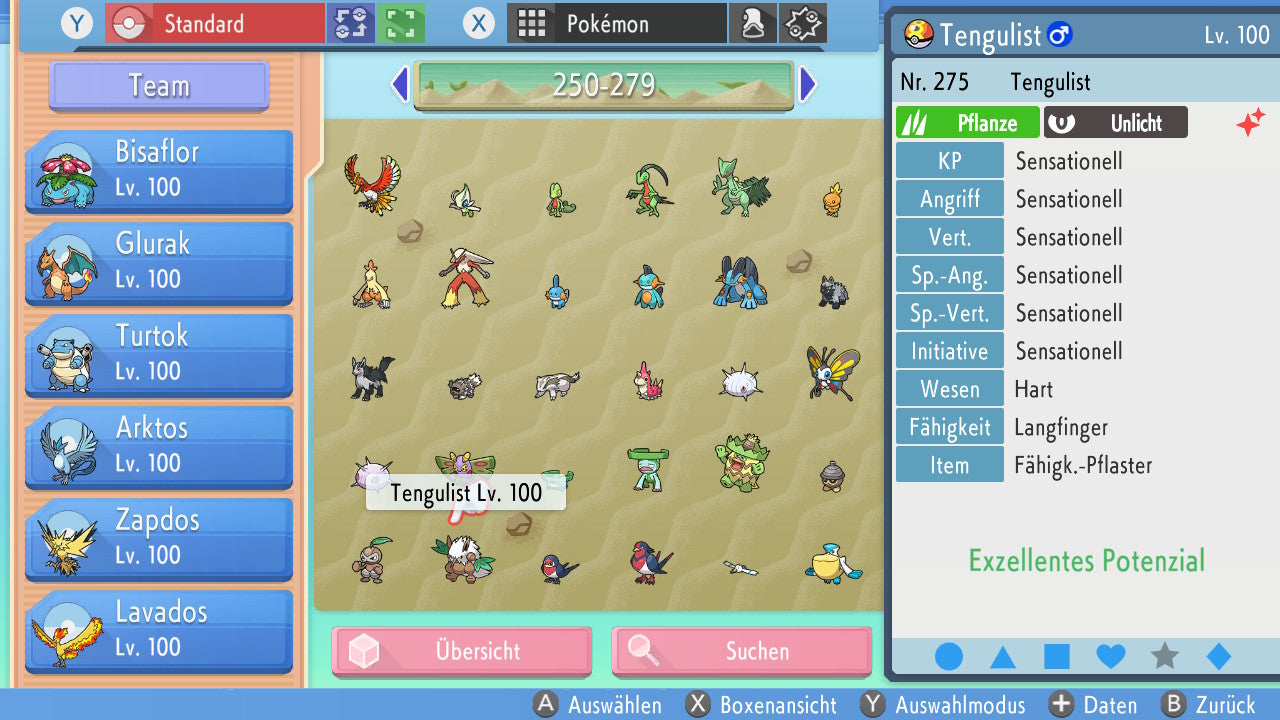Viewport: 1280px width, 720px height.
Task: Pick Arktos in the team list
Action: click(159, 446)
